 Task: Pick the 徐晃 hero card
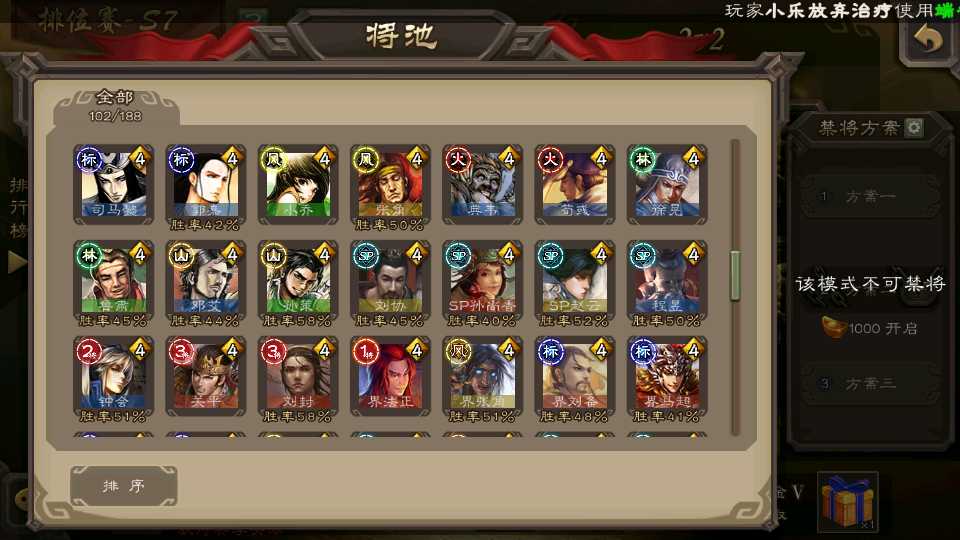665,185
